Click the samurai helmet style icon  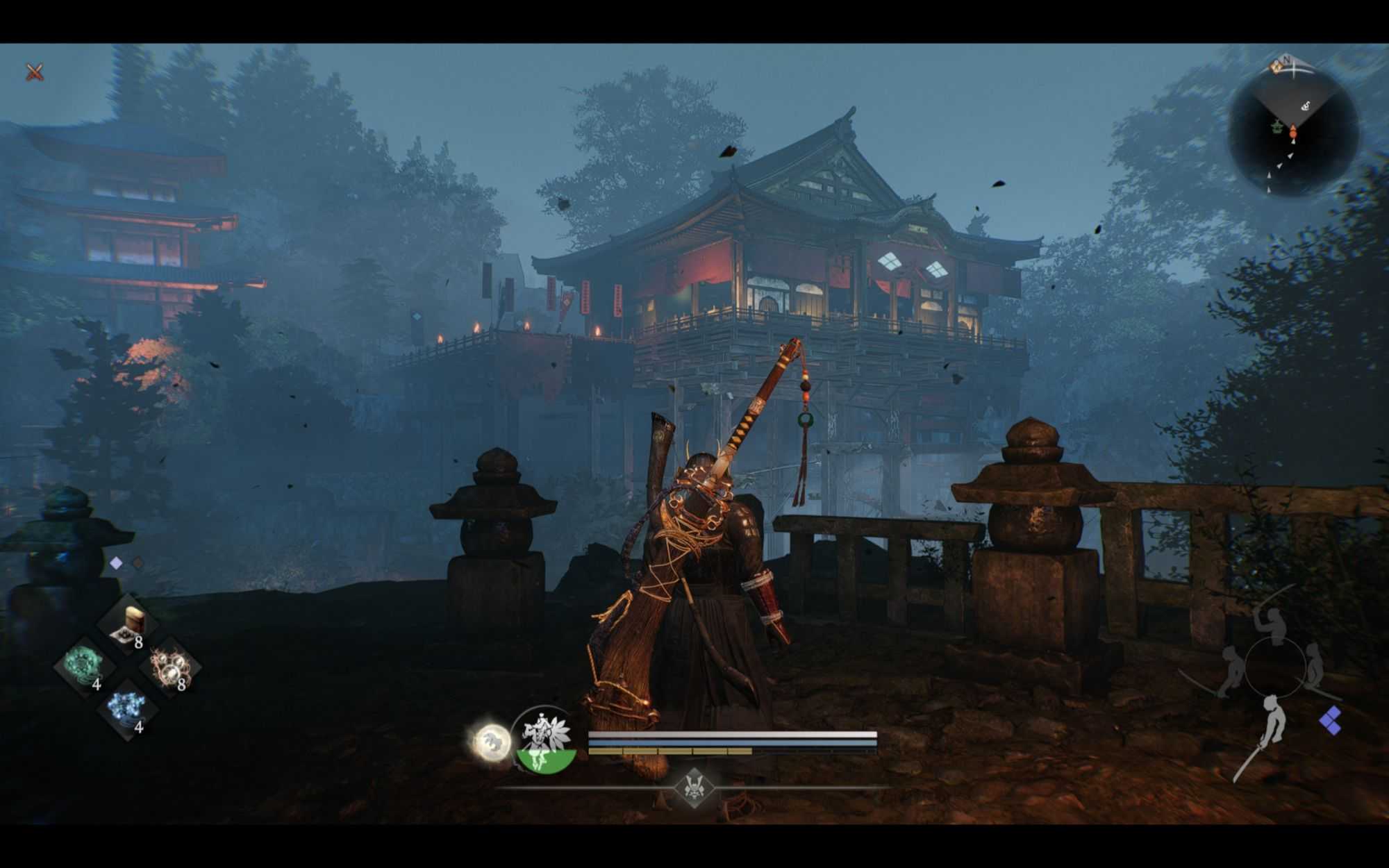694,787
